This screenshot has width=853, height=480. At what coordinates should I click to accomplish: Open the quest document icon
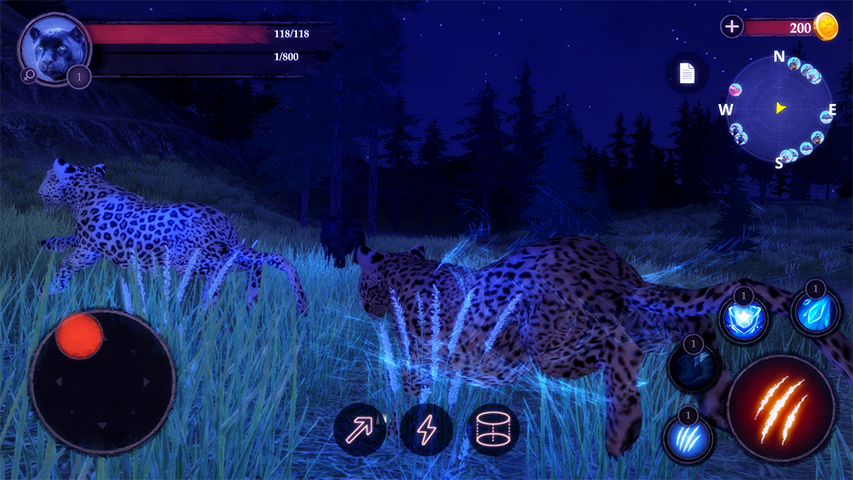coord(687,73)
